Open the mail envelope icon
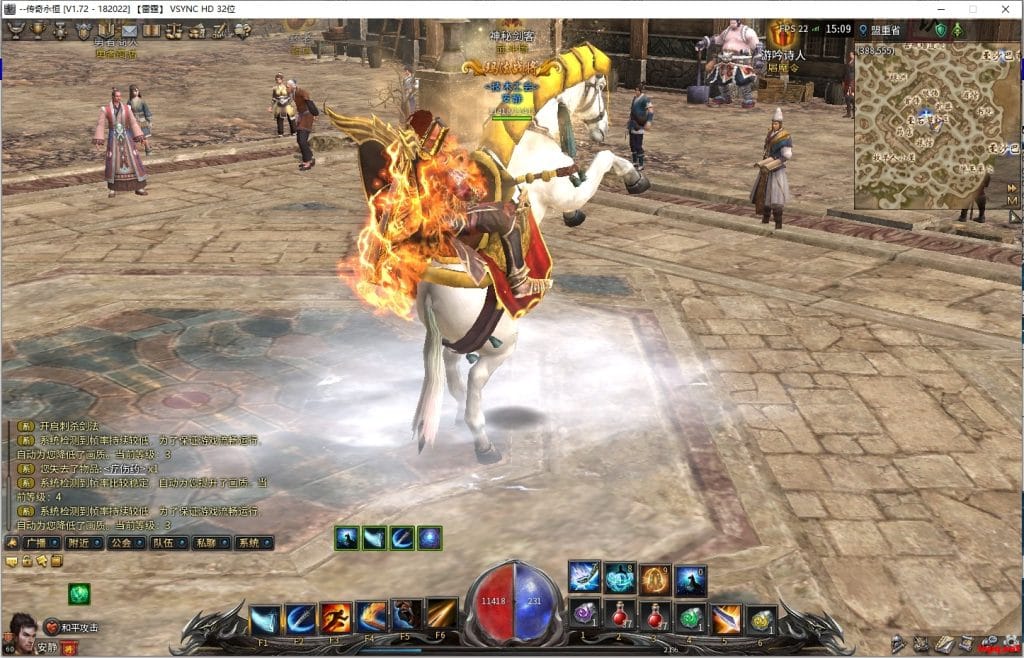Viewport: 1024px width, 658px height. [131, 30]
